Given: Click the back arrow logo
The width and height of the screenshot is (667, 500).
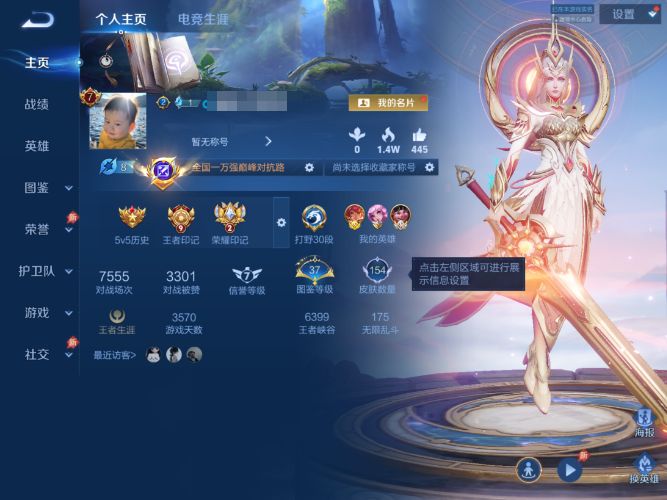Looking at the screenshot, I should click(x=38, y=18).
